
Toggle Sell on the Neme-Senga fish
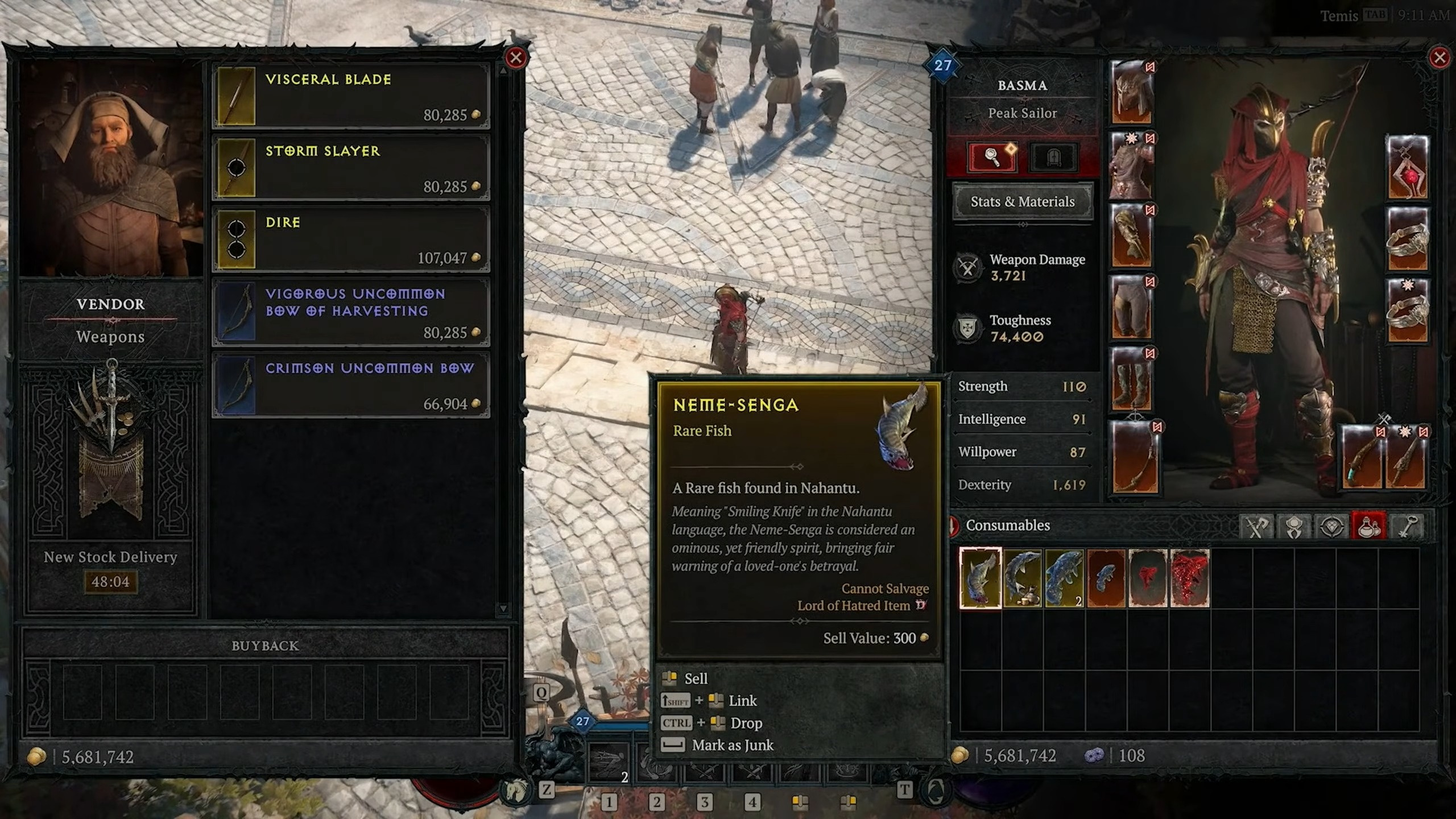695,678
